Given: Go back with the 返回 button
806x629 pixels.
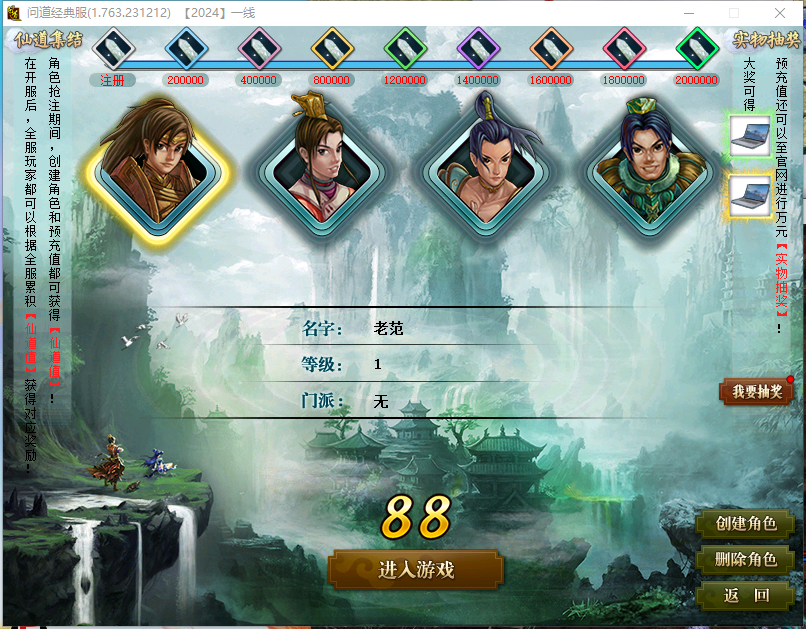Looking at the screenshot, I should (x=746, y=596).
